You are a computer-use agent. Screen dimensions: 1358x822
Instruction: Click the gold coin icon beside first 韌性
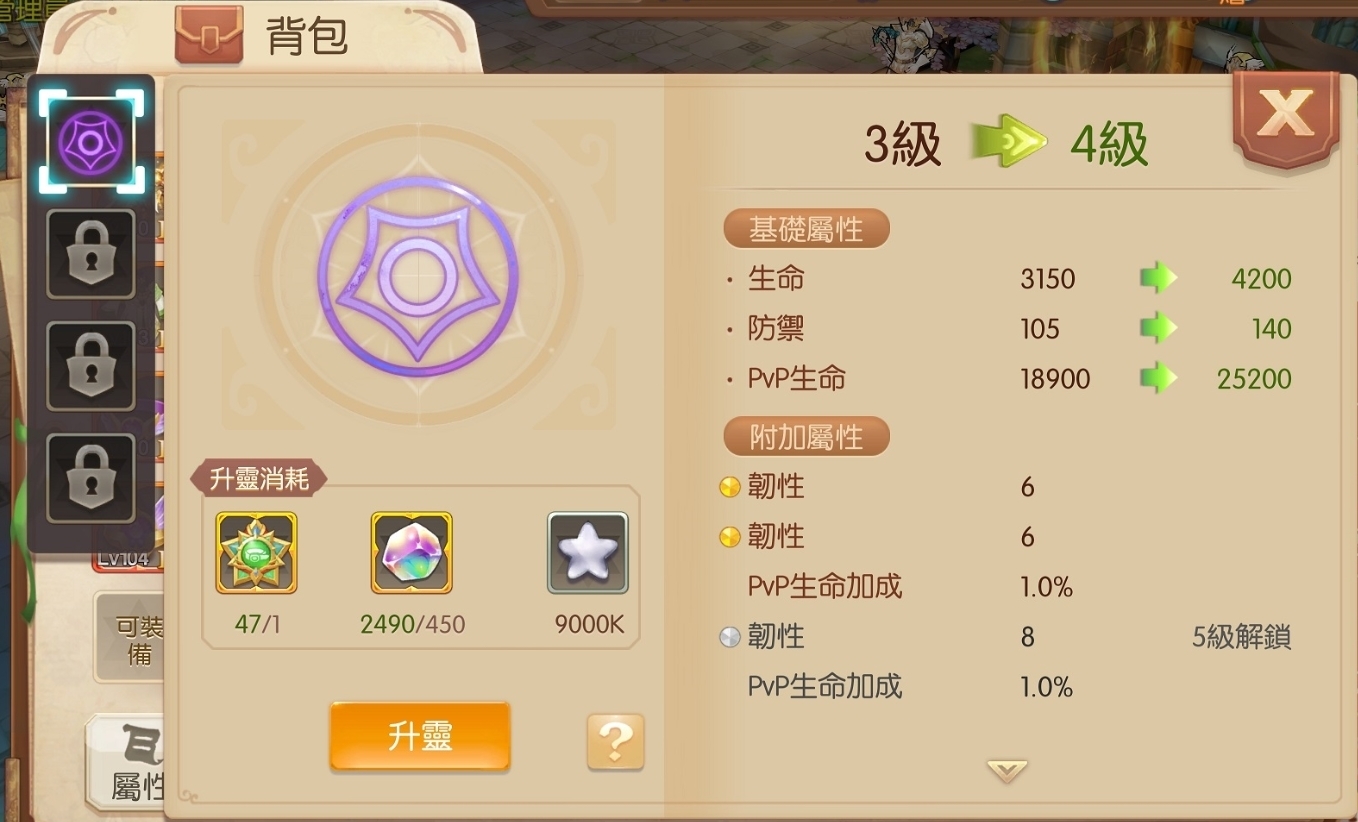click(x=729, y=486)
